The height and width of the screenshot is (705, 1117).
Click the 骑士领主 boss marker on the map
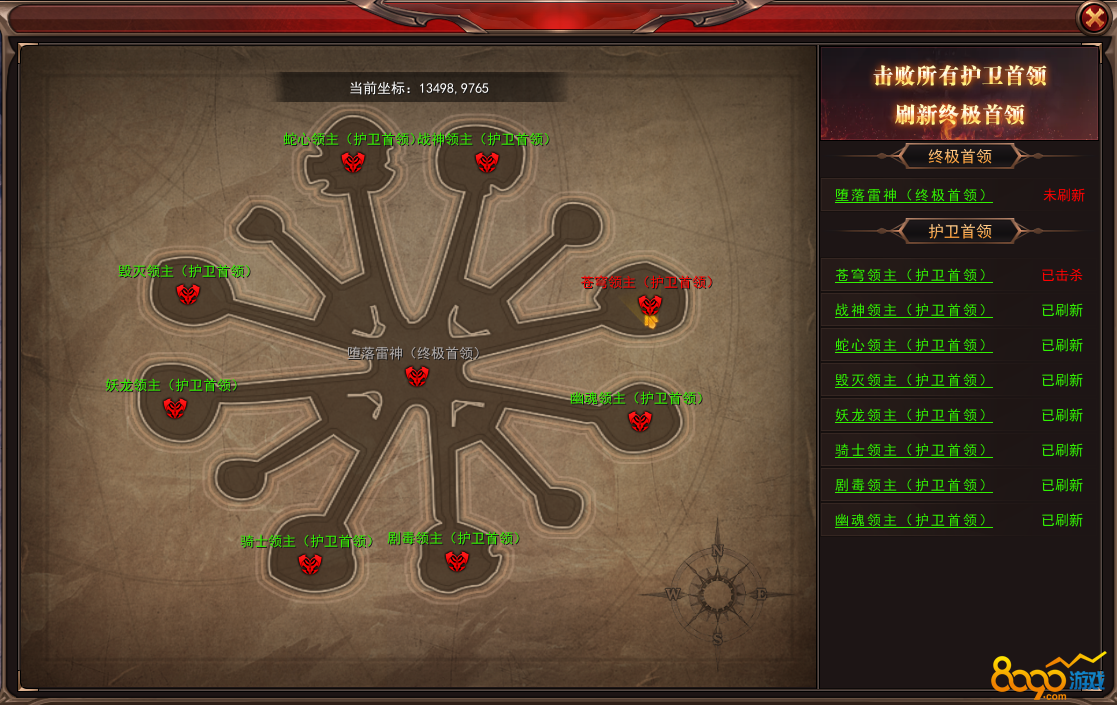point(310,564)
